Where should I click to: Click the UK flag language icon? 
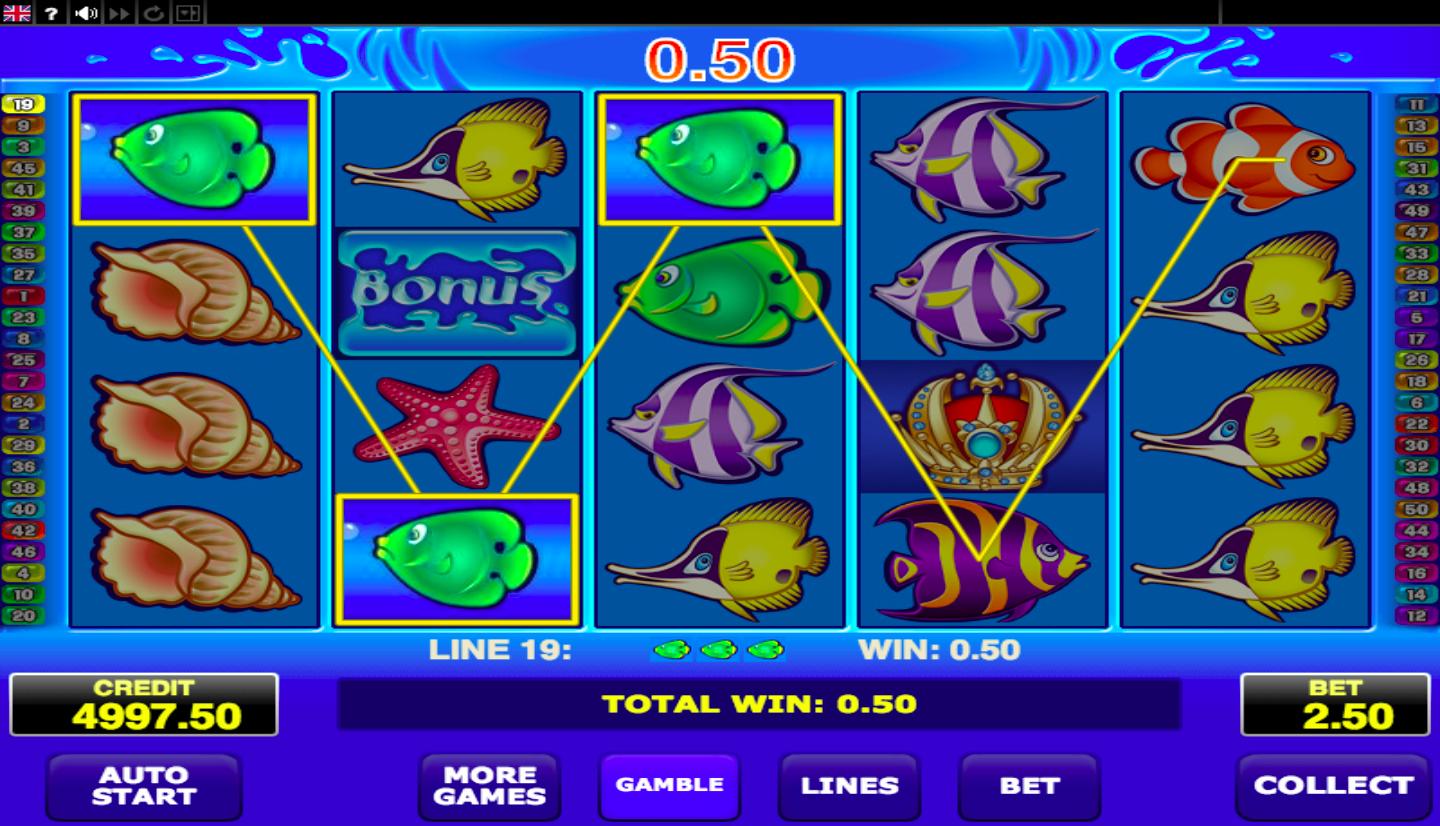coord(18,12)
